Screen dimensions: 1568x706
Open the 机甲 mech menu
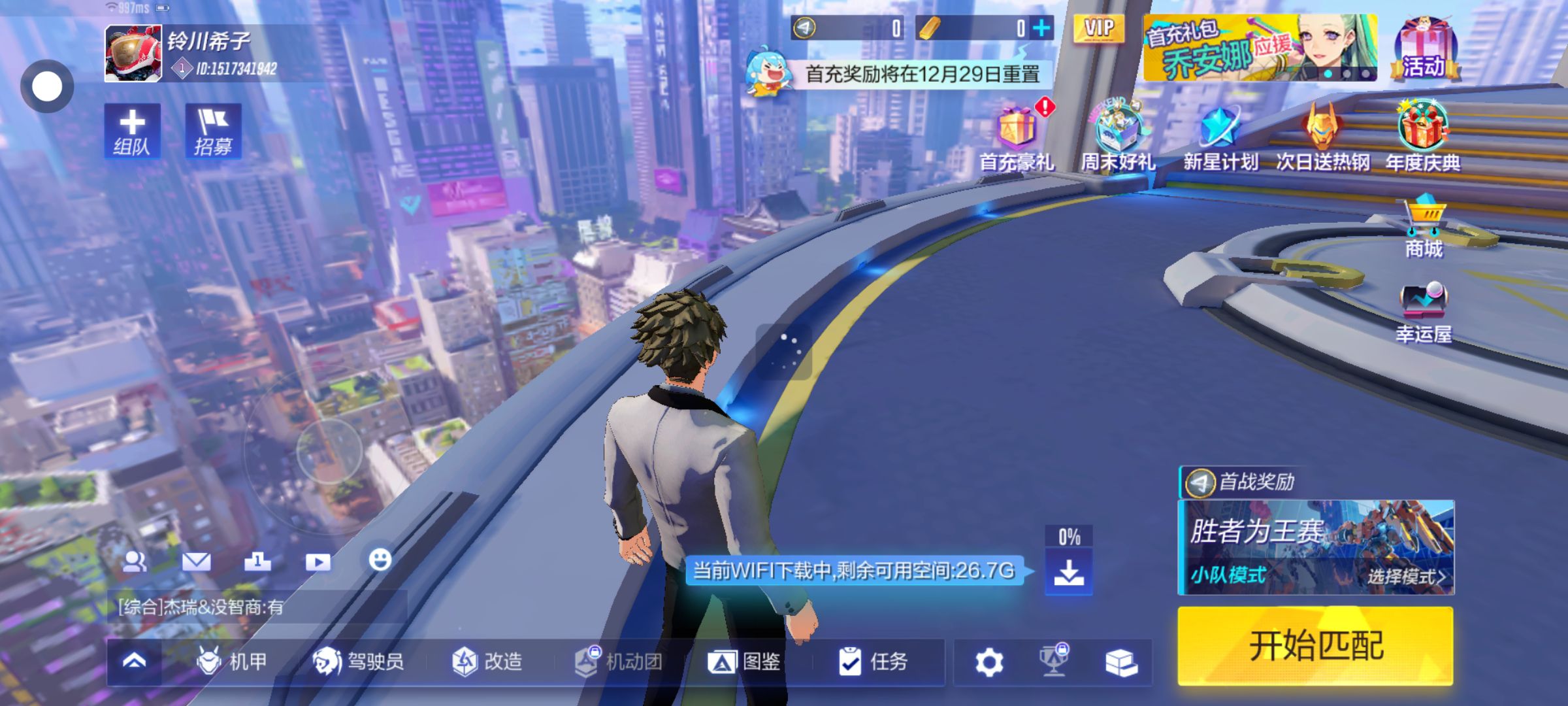[x=233, y=662]
